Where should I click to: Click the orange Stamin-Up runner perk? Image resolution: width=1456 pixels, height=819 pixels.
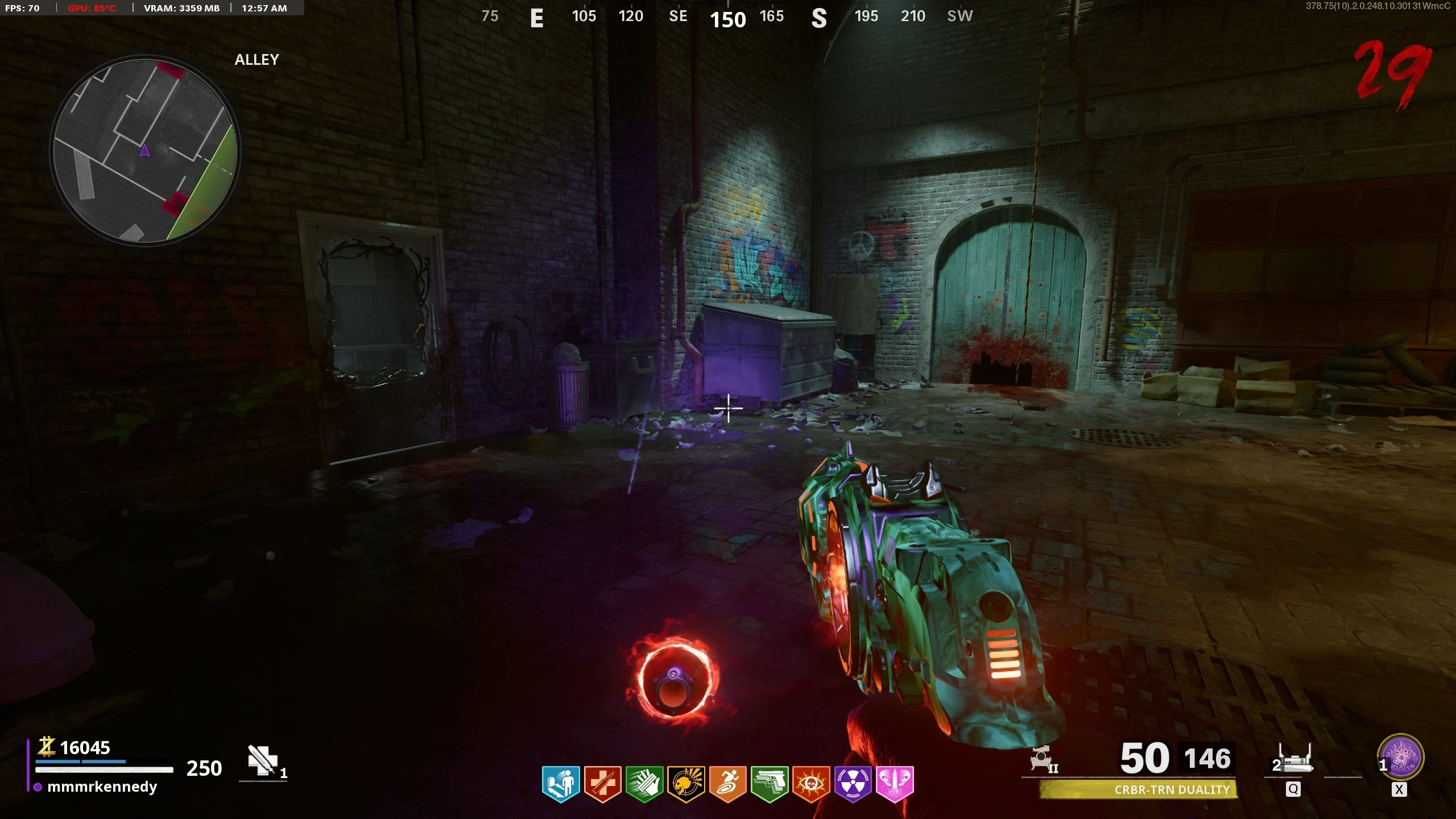tap(727, 783)
